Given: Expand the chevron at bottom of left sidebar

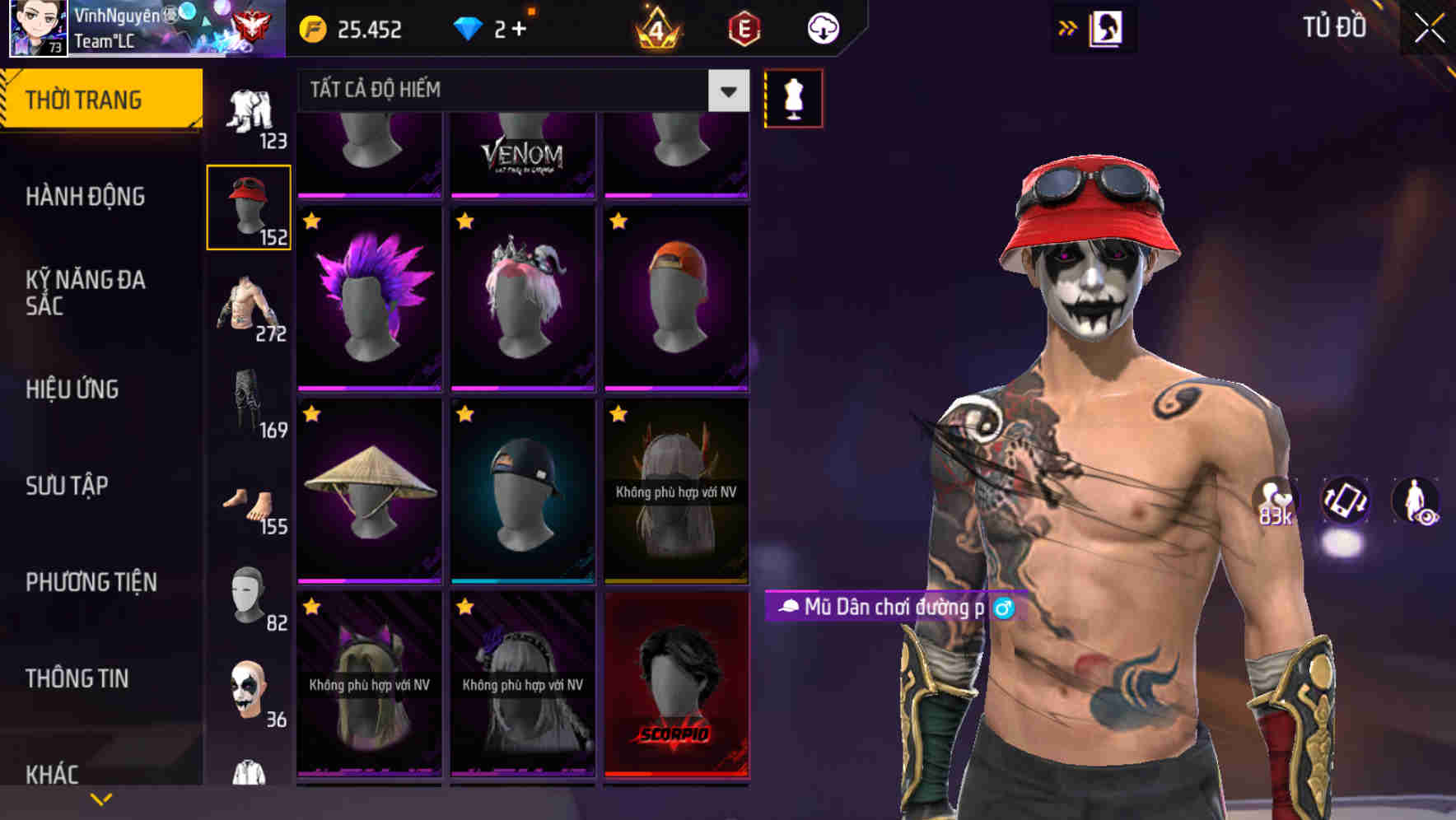Looking at the screenshot, I should tap(101, 797).
